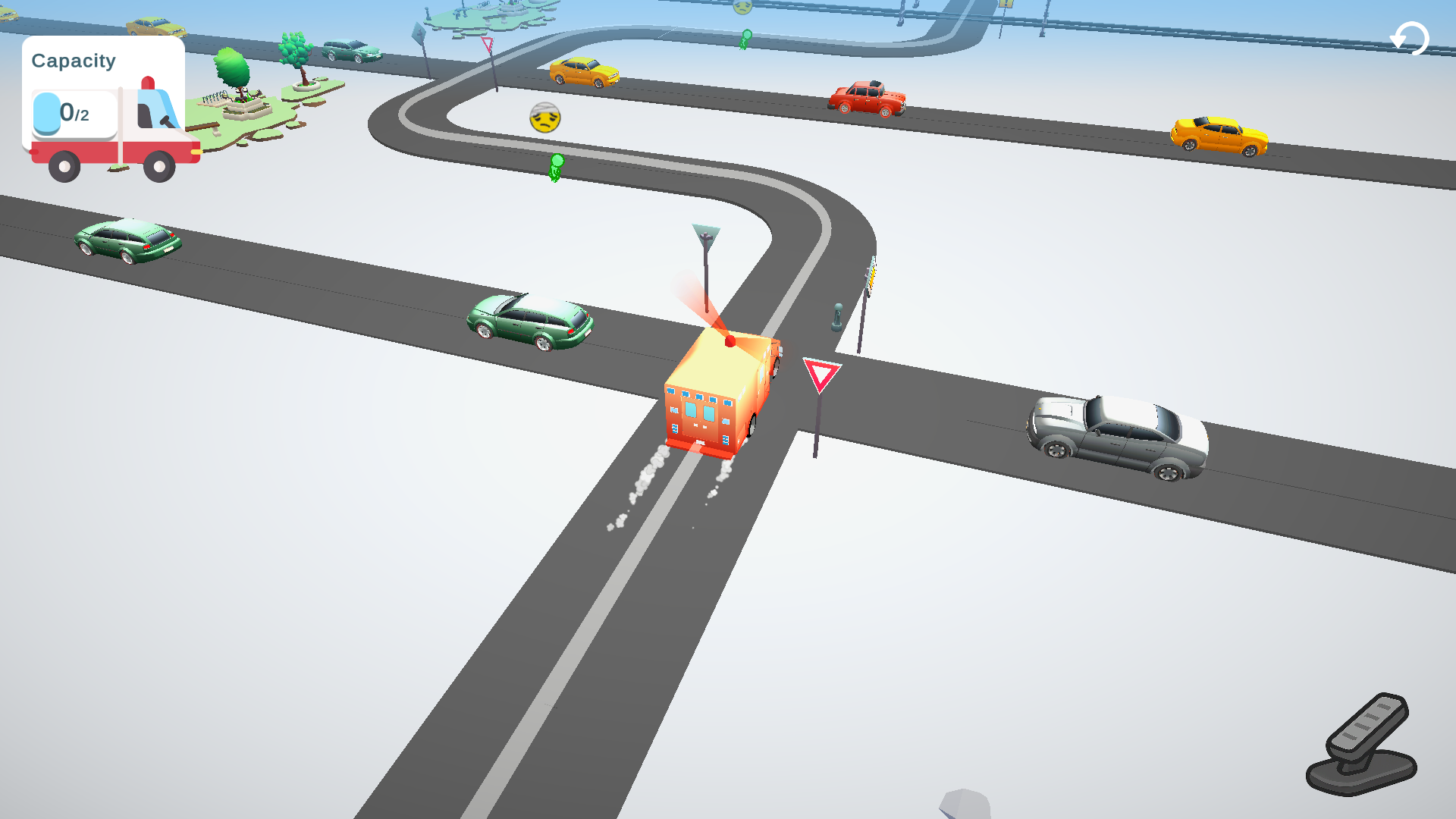1456x819 pixels.
Task: Click the bandaged head emoji above the yellow car
Action: pyautogui.click(x=544, y=118)
